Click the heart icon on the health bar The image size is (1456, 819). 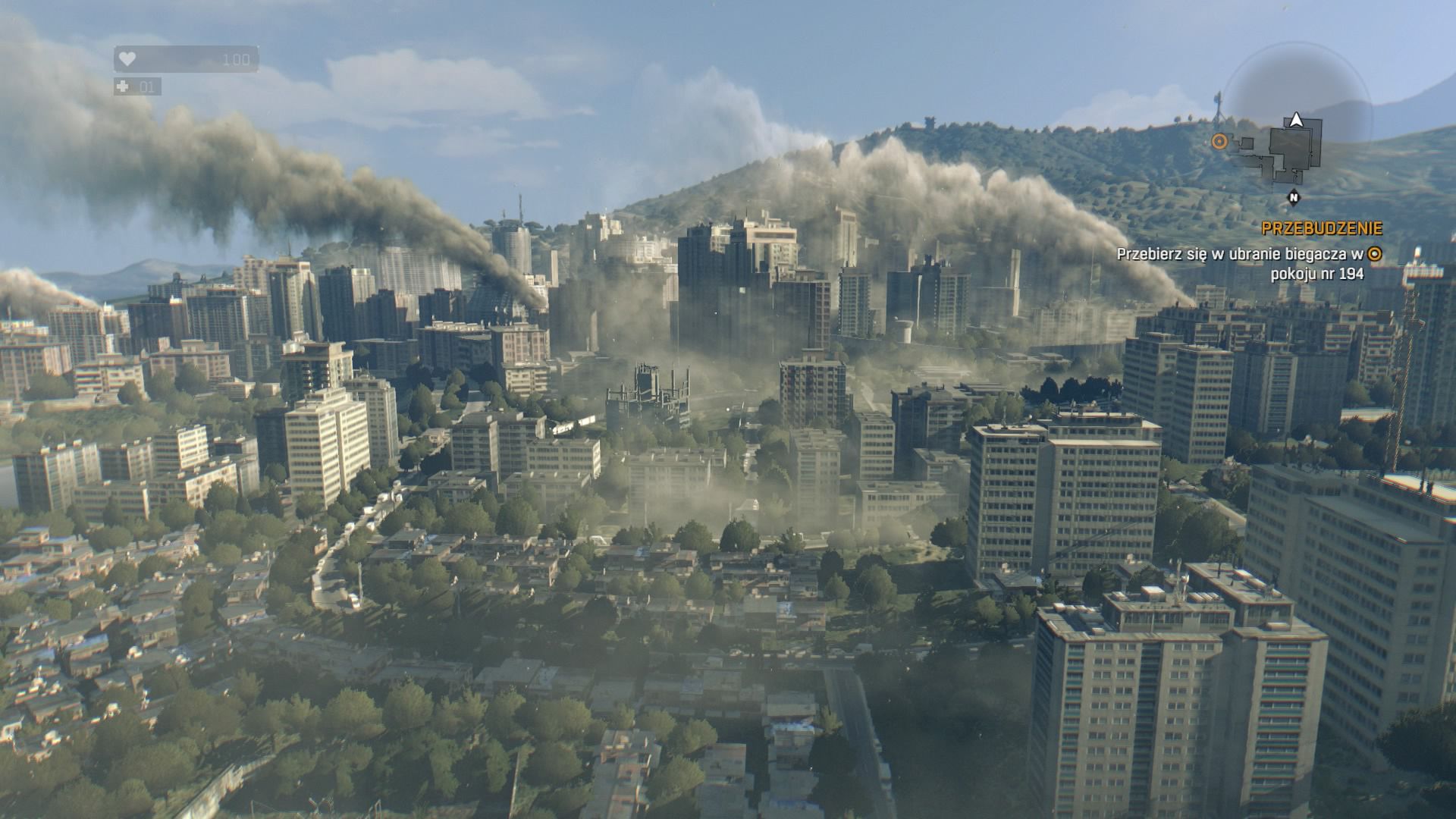click(x=127, y=60)
